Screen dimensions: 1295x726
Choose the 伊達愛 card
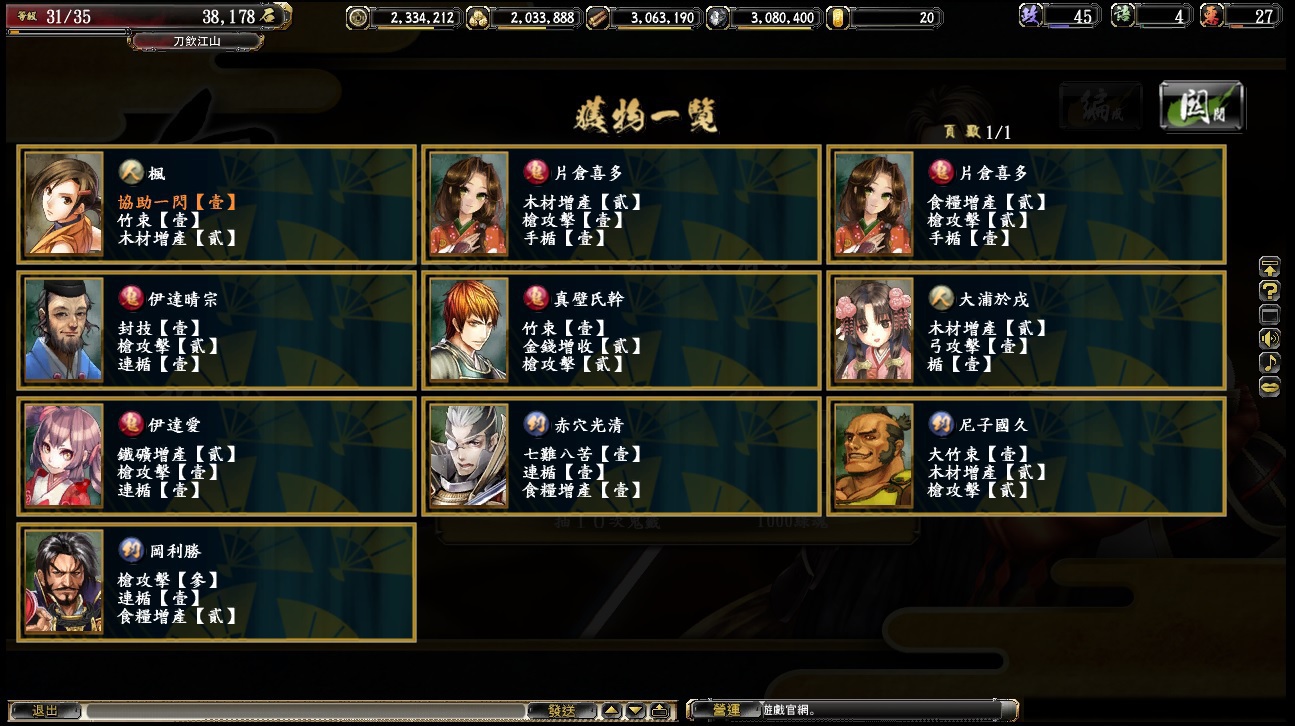(x=217, y=456)
